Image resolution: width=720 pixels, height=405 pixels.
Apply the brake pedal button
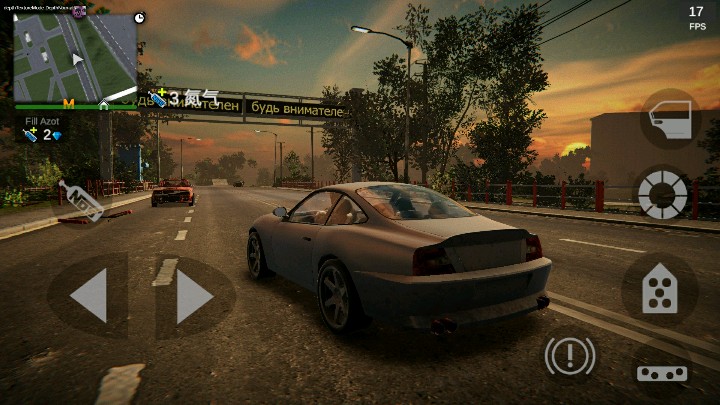tap(661, 372)
